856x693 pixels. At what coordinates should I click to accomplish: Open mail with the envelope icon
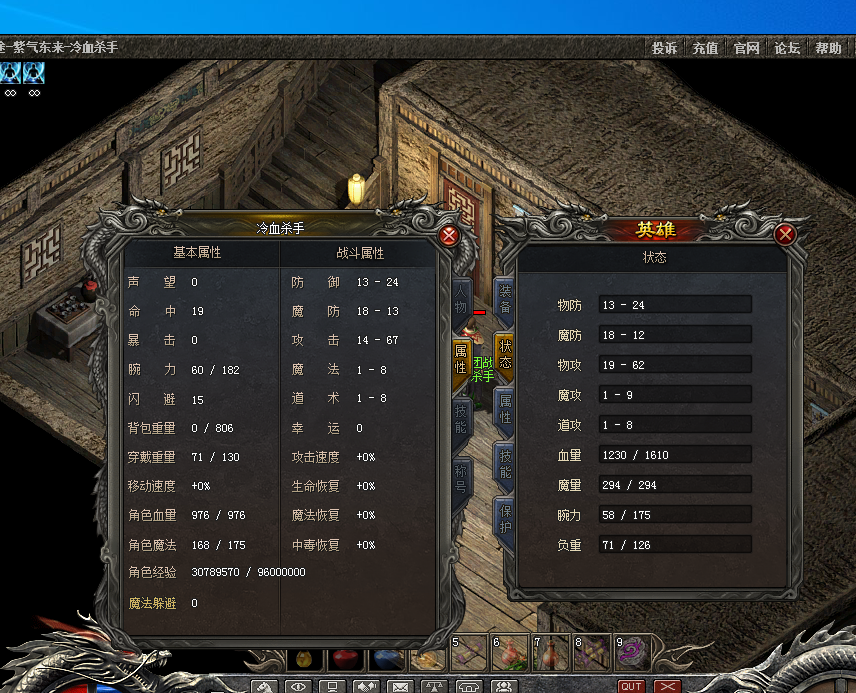[401, 687]
